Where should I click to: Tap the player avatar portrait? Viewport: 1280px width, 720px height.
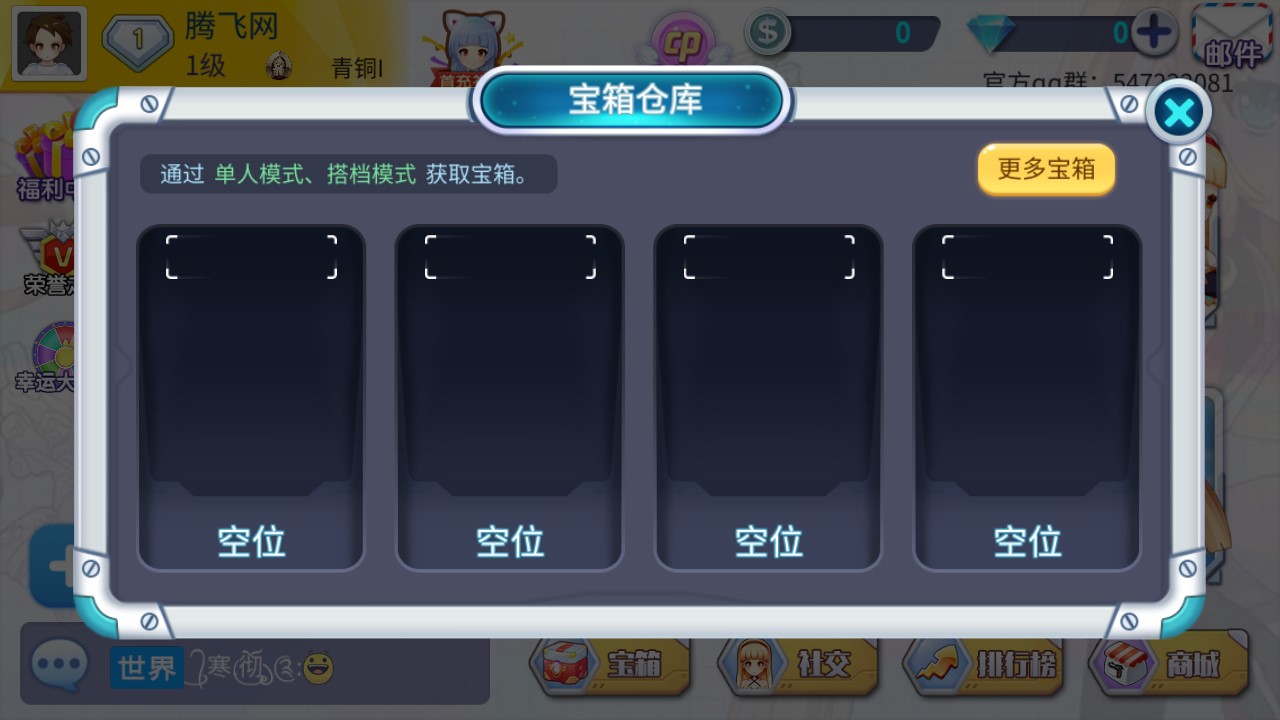(47, 42)
